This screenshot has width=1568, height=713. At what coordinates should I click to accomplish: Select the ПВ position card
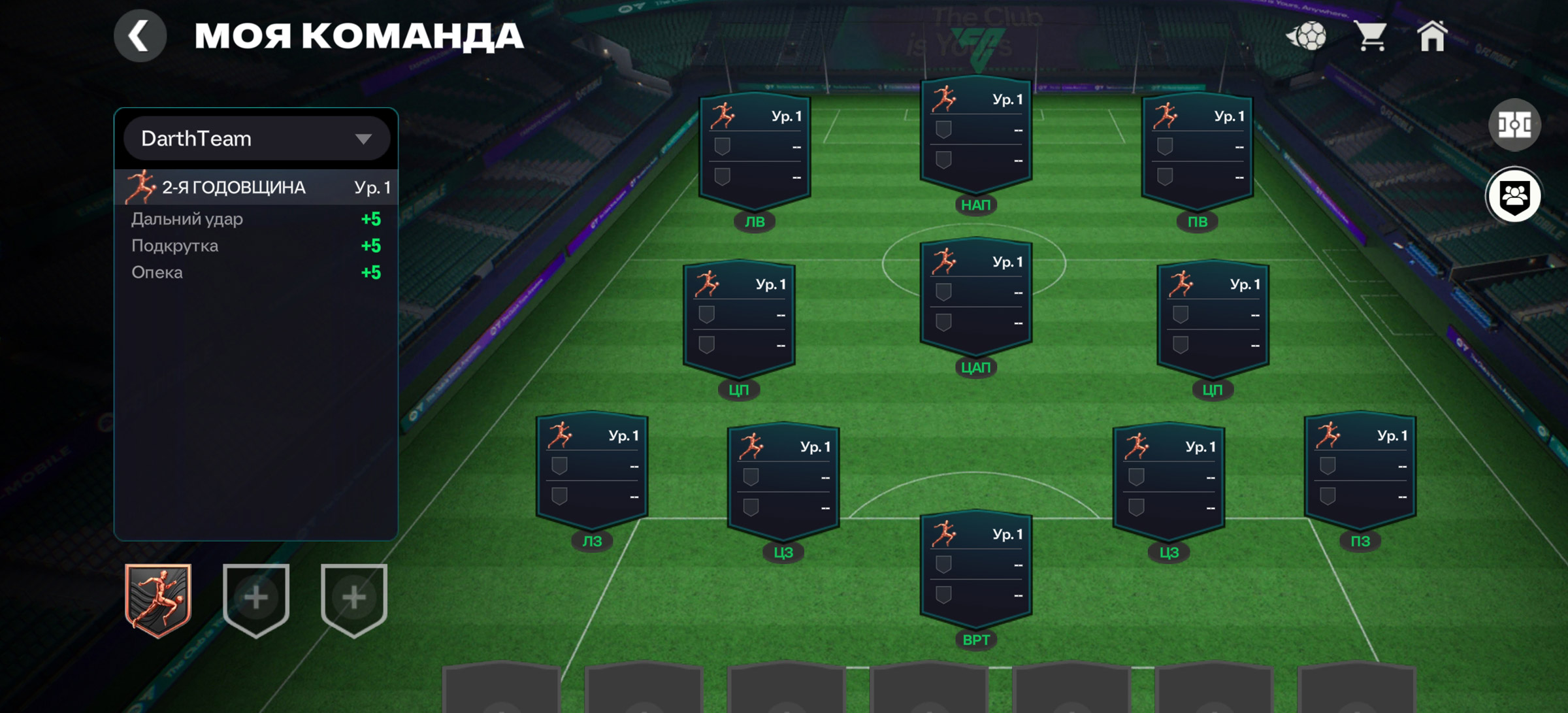(1197, 155)
